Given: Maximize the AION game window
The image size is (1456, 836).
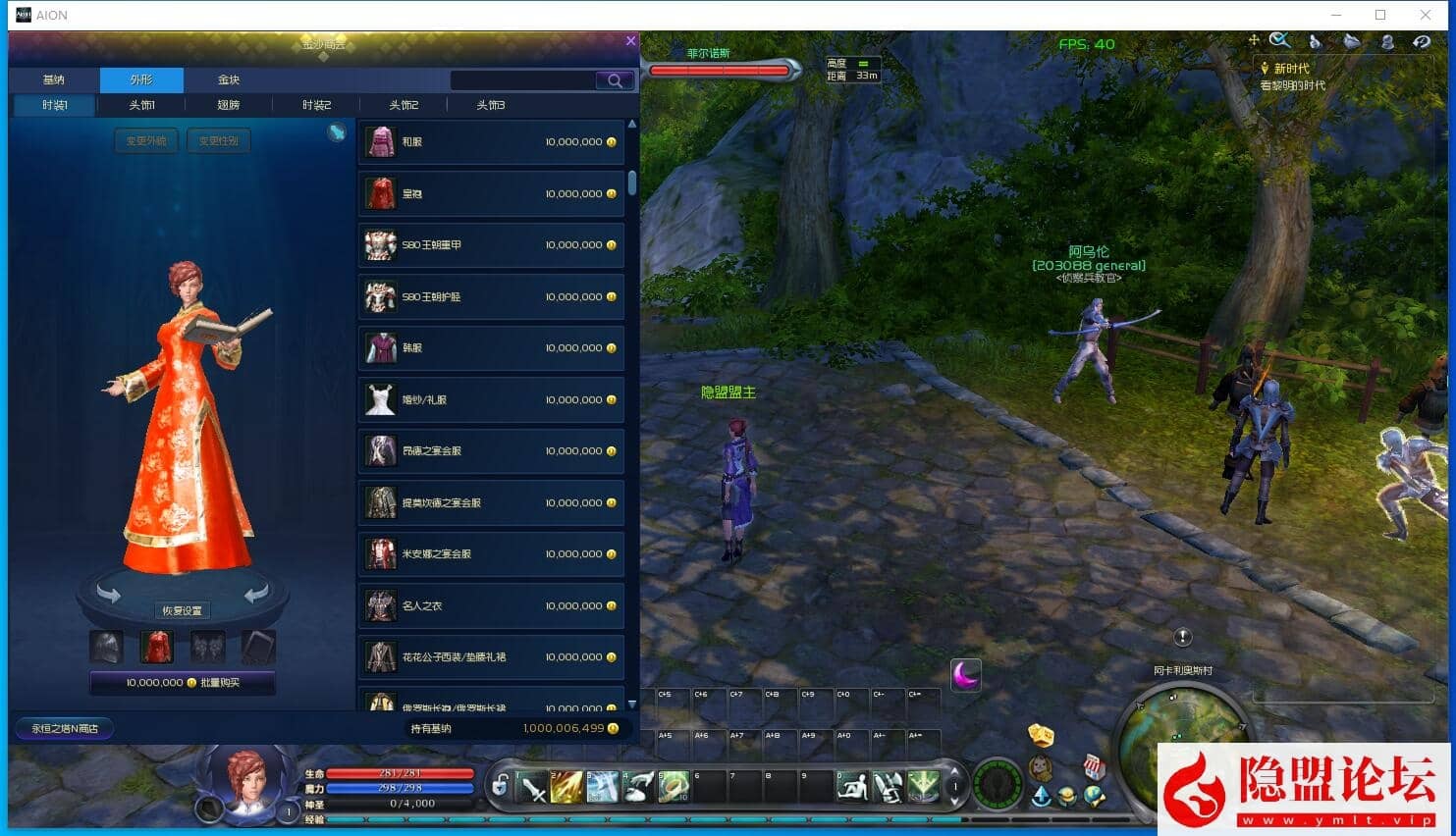Looking at the screenshot, I should pos(1380,15).
